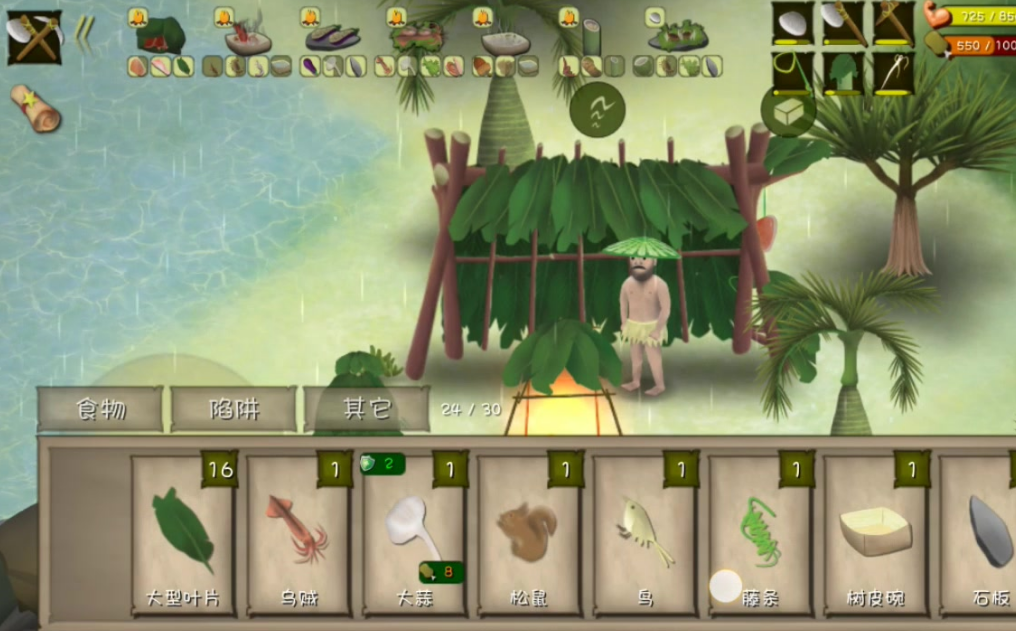This screenshot has height=631, width=1016.
Task: Click the round squiggle button above the shelter
Action: (597, 110)
